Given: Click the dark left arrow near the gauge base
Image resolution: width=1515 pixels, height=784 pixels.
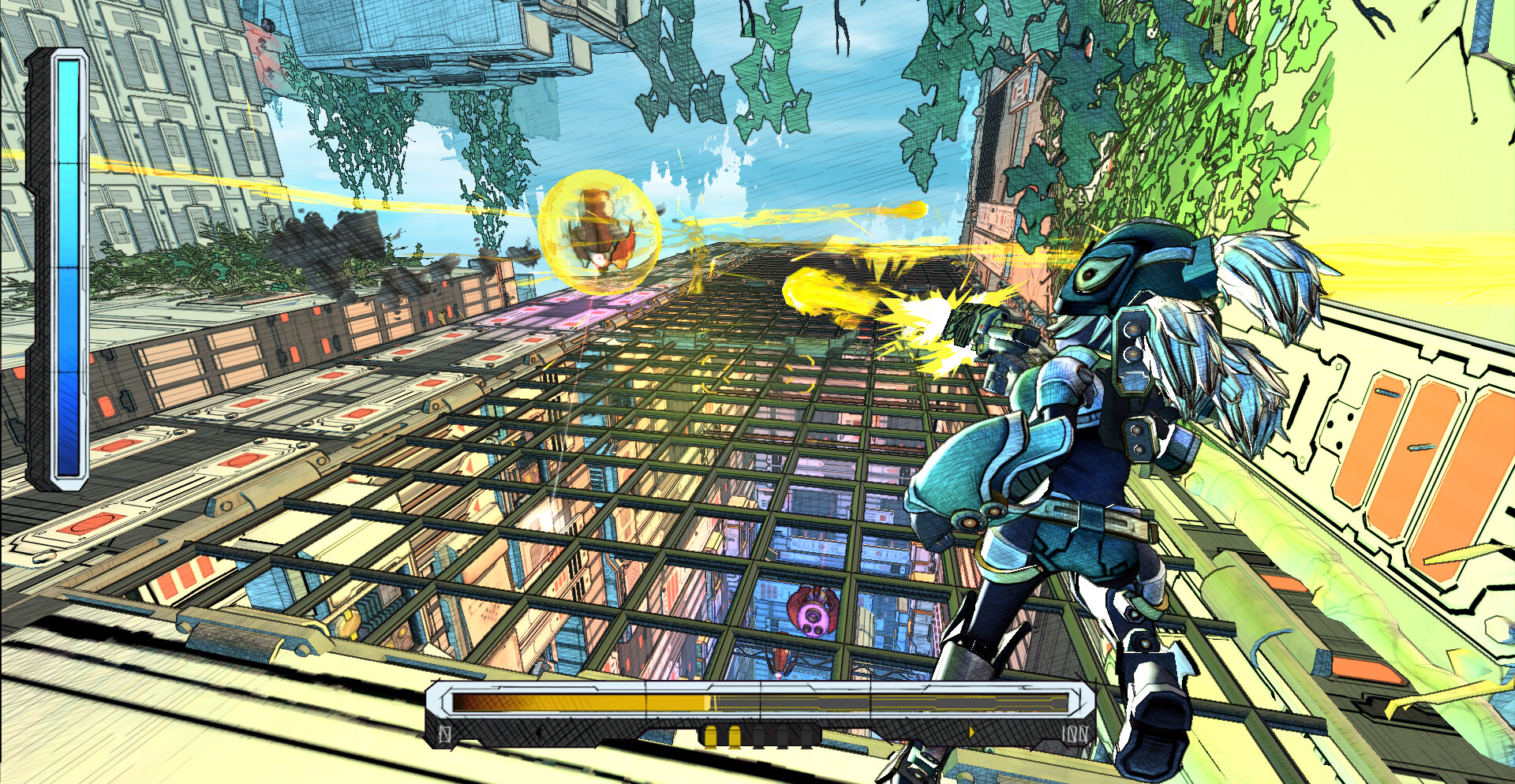Looking at the screenshot, I should [538, 732].
